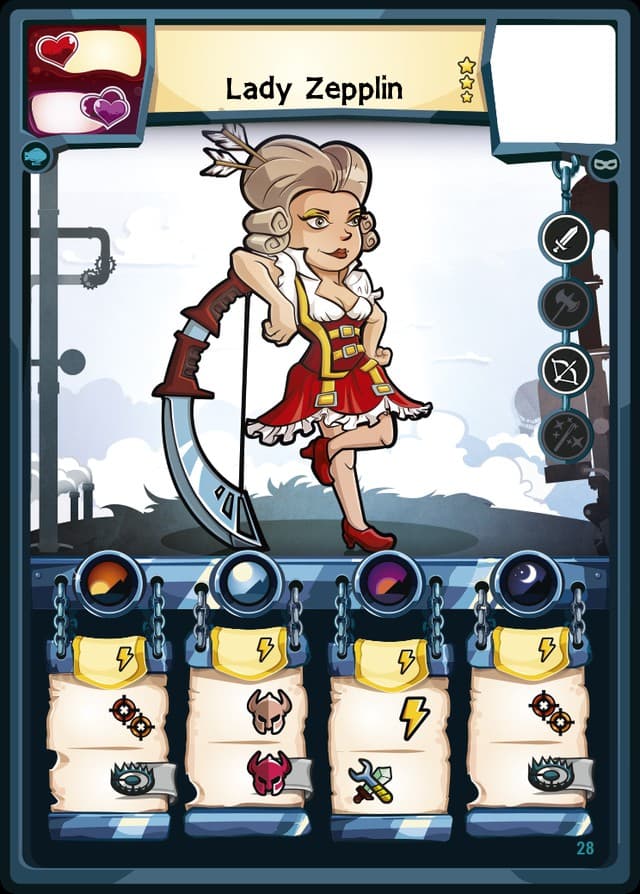
Task: Select the sword weapon icon
Action: 566,239
